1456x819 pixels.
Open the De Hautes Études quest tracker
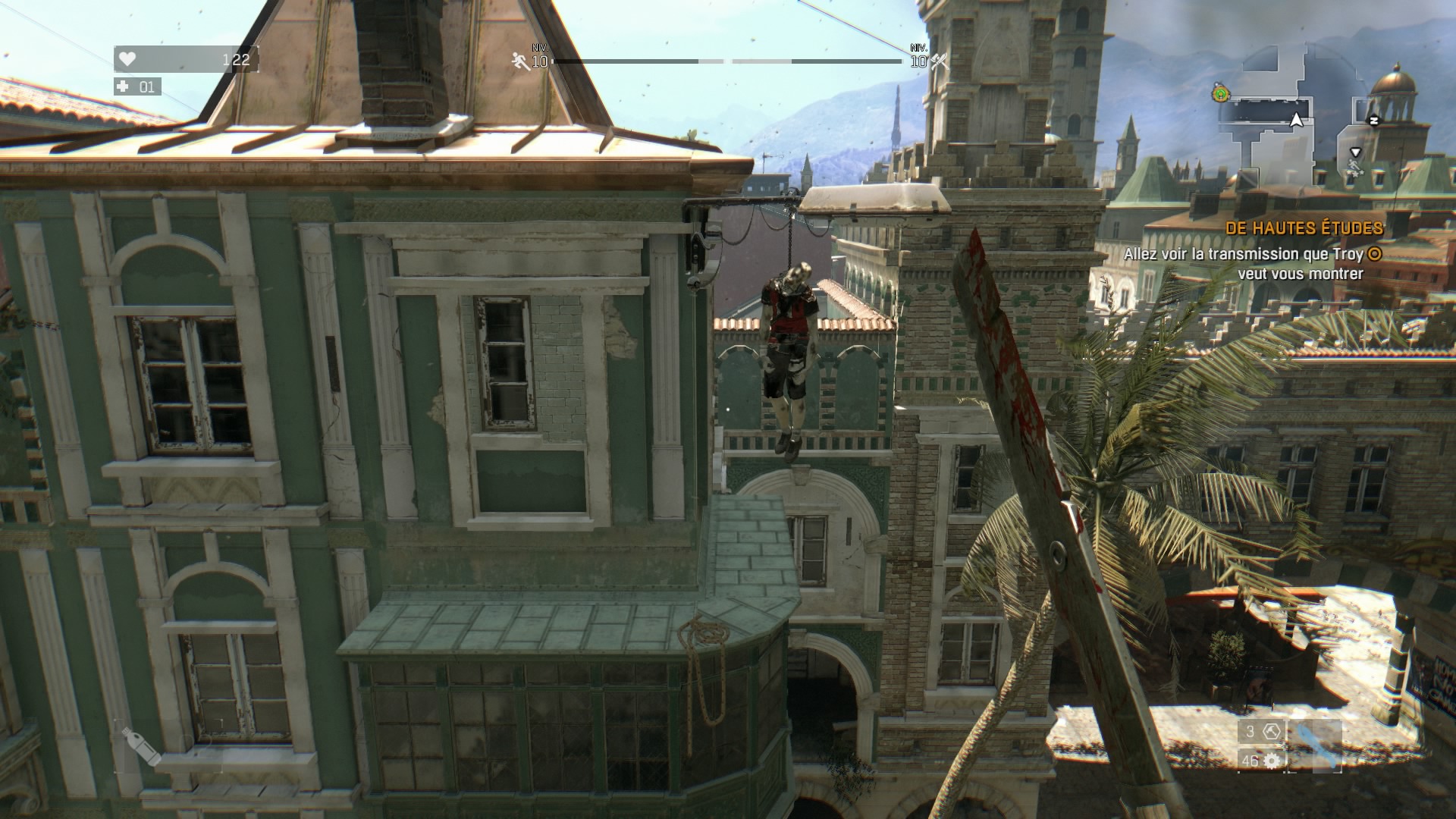1304,227
